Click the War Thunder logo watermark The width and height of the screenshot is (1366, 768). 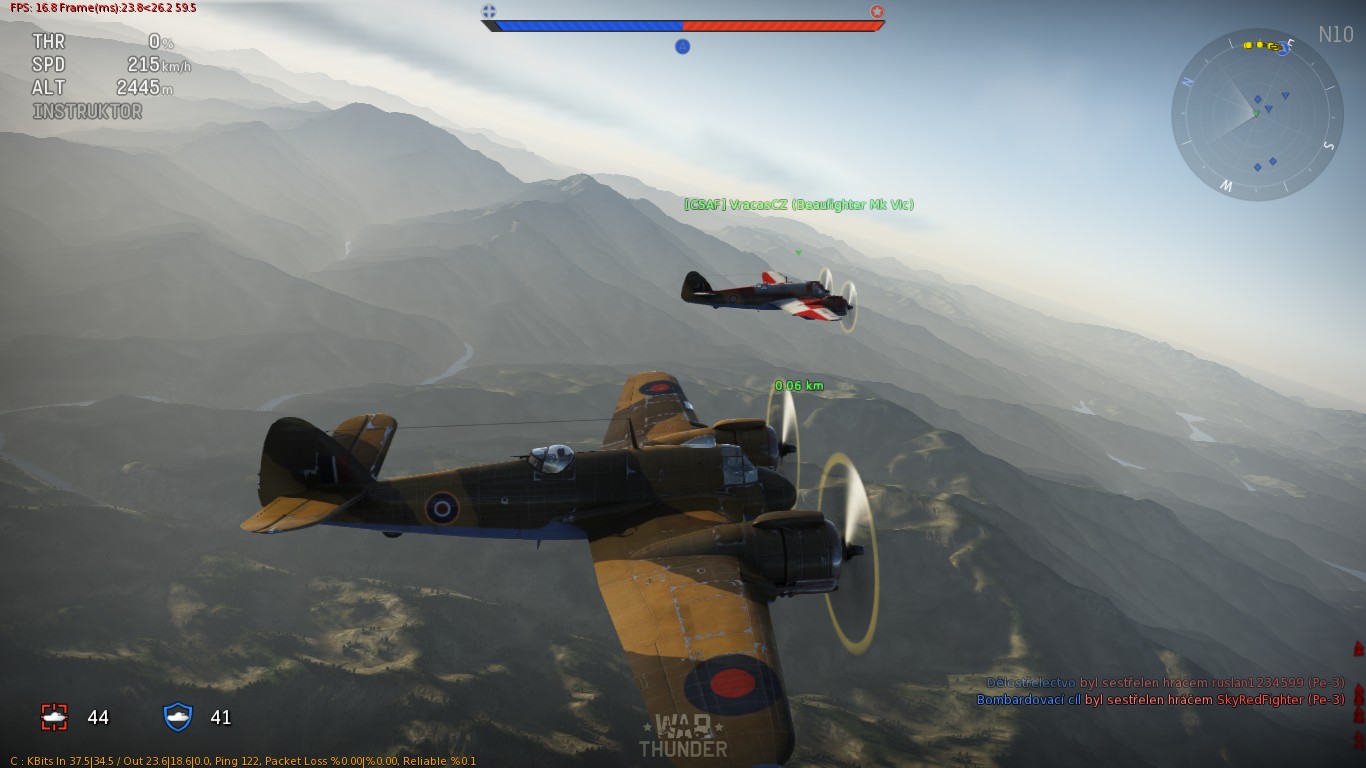683,737
